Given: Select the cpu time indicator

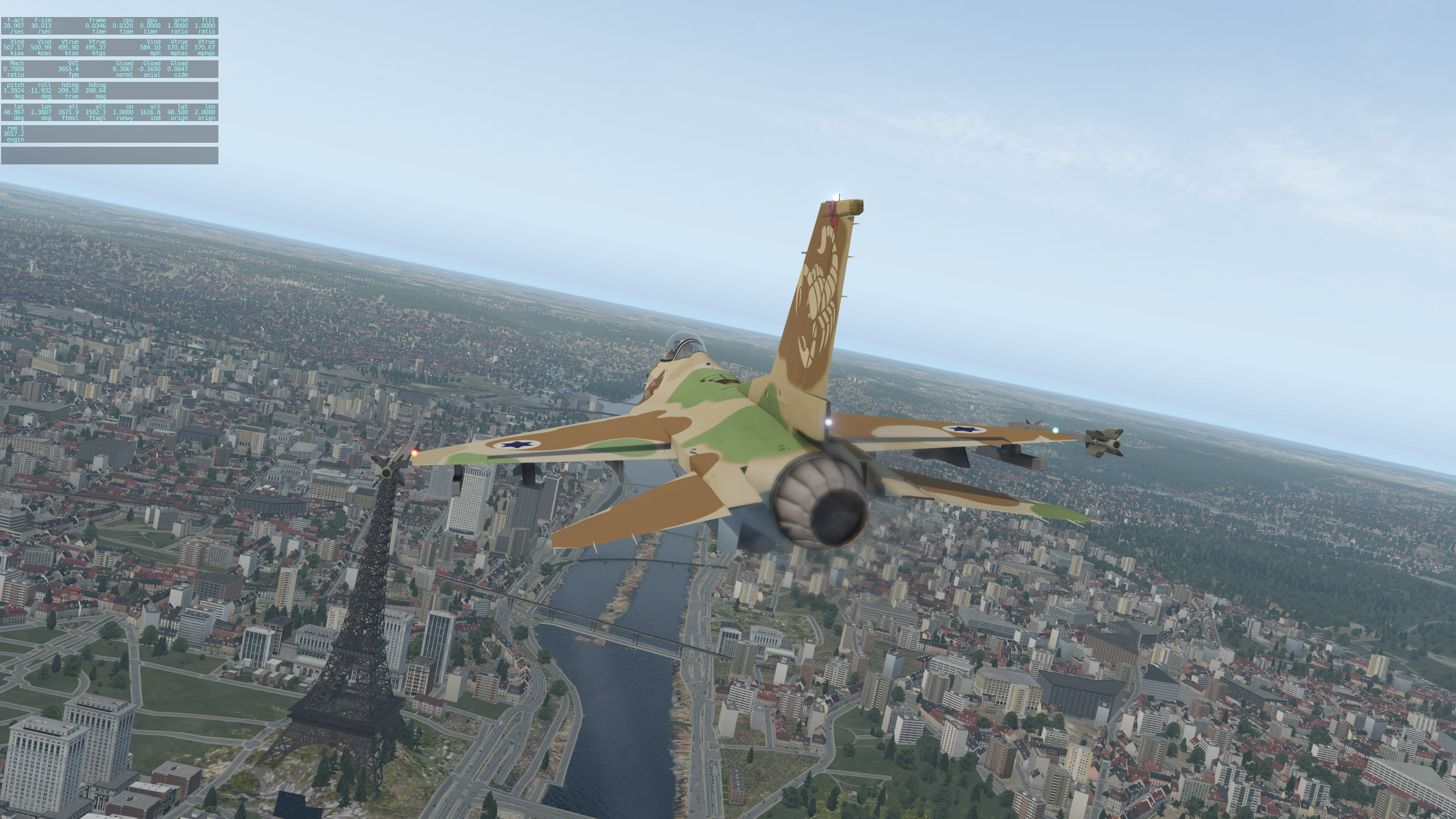Looking at the screenshot, I should [123, 26].
